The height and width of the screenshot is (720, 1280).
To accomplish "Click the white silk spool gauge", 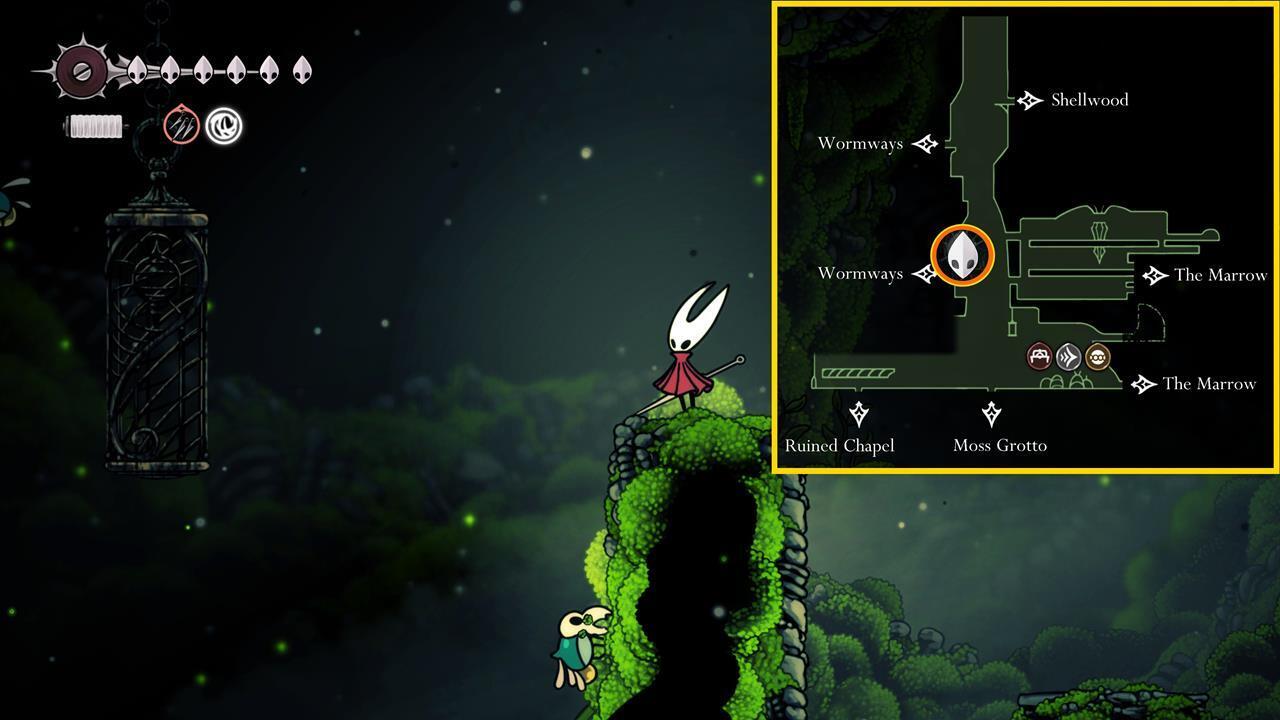I will click(95, 126).
